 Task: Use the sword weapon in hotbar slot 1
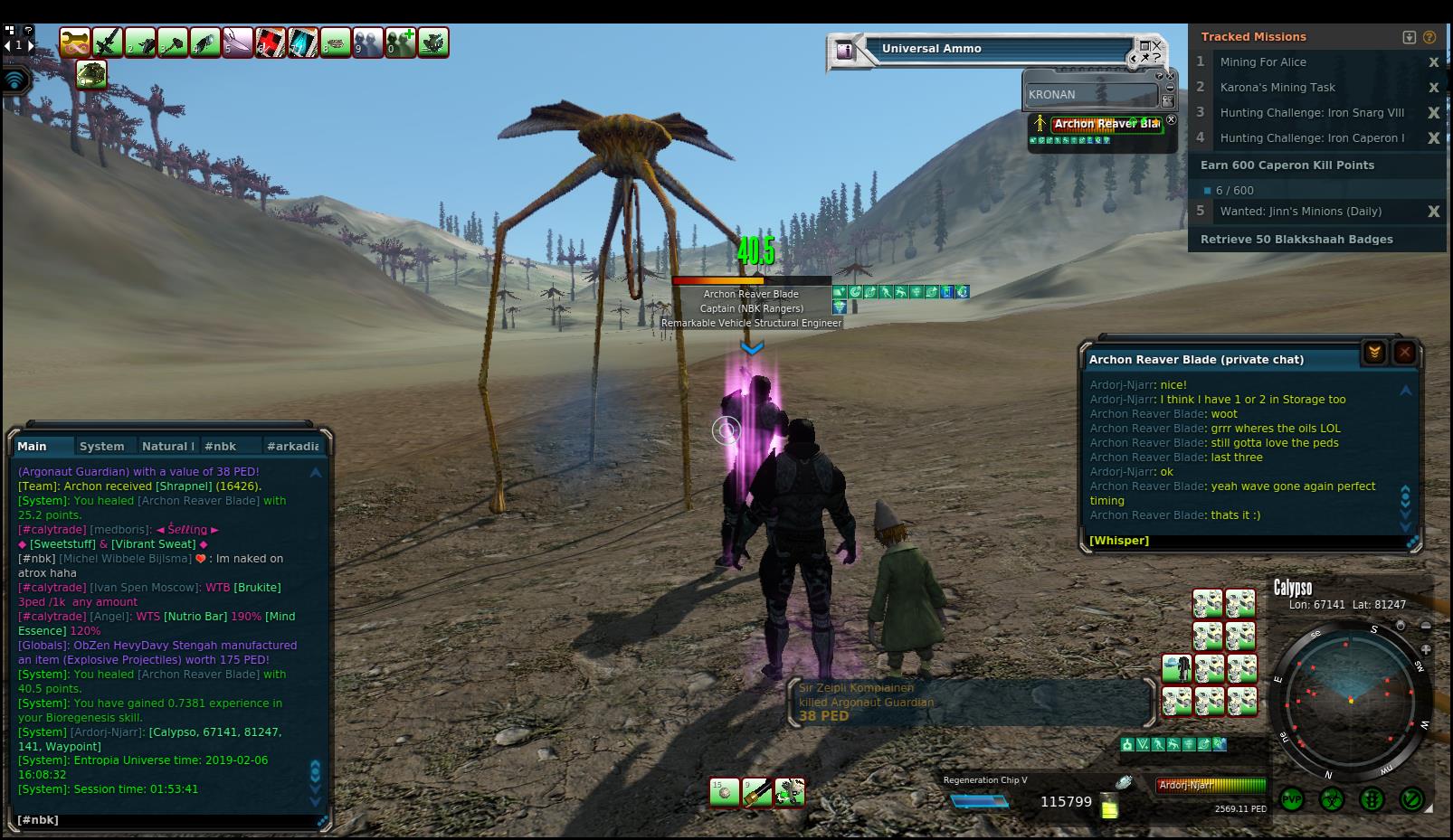coord(107,42)
